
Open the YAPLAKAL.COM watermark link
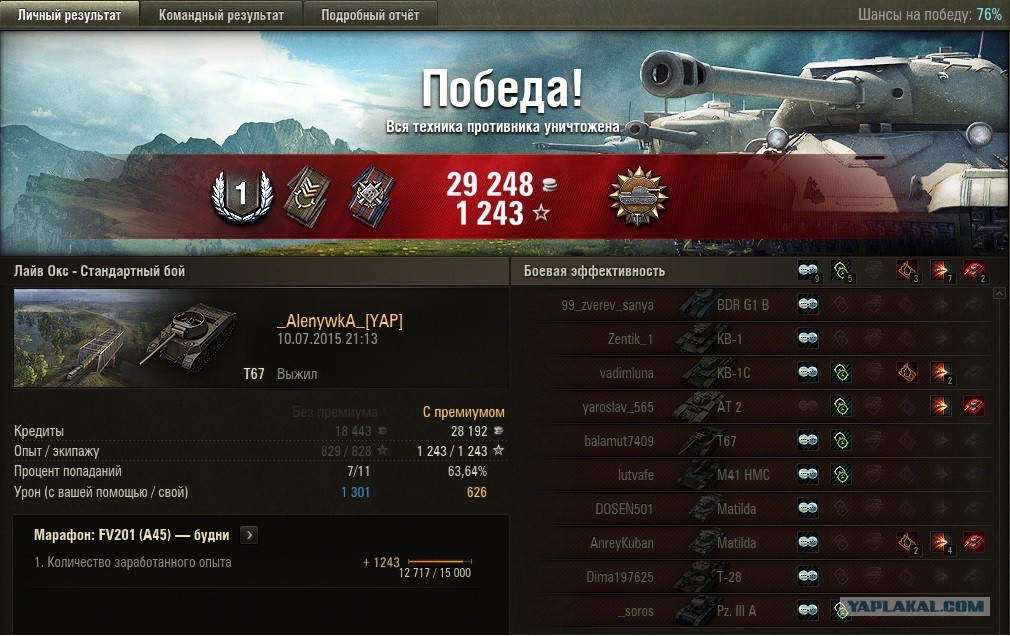[916, 606]
